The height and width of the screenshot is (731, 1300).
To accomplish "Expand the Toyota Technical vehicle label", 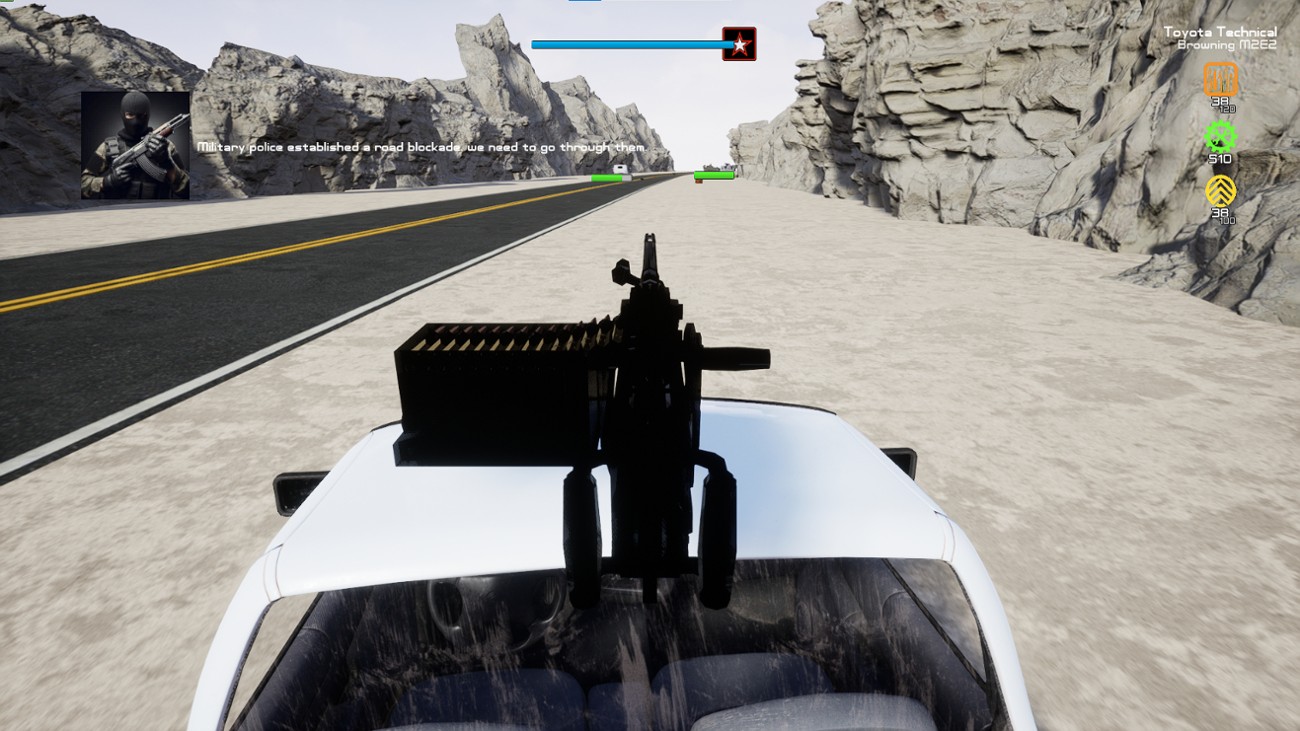I will [x=1219, y=31].
